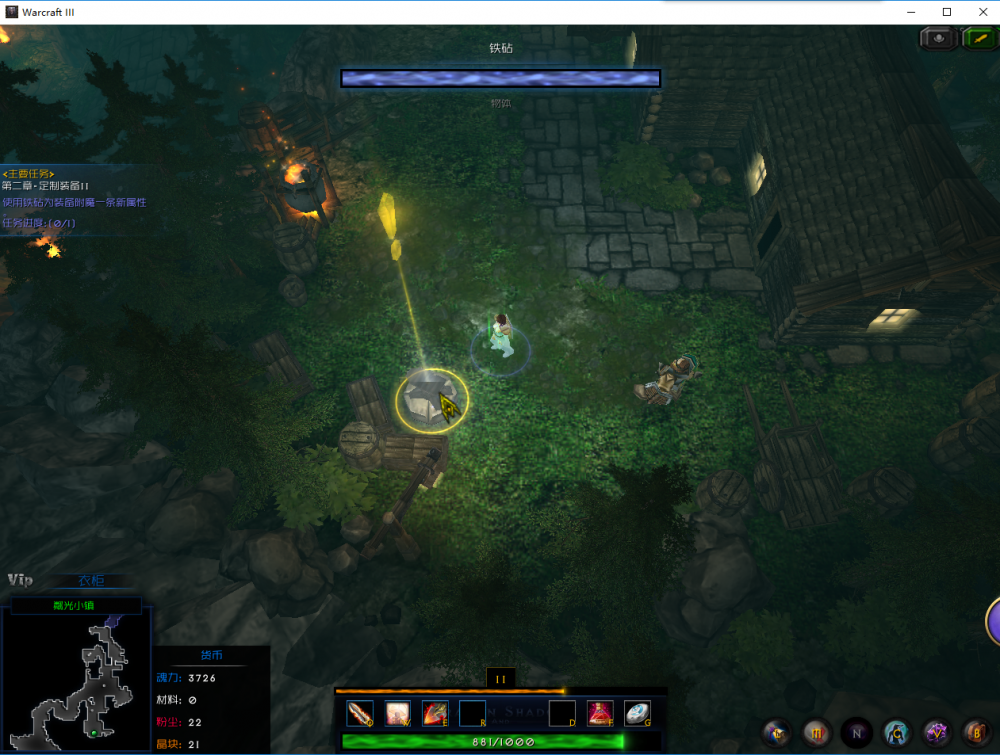This screenshot has height=755, width=1000.
Task: Click the eye icon button top-right
Action: pyautogui.click(x=939, y=38)
